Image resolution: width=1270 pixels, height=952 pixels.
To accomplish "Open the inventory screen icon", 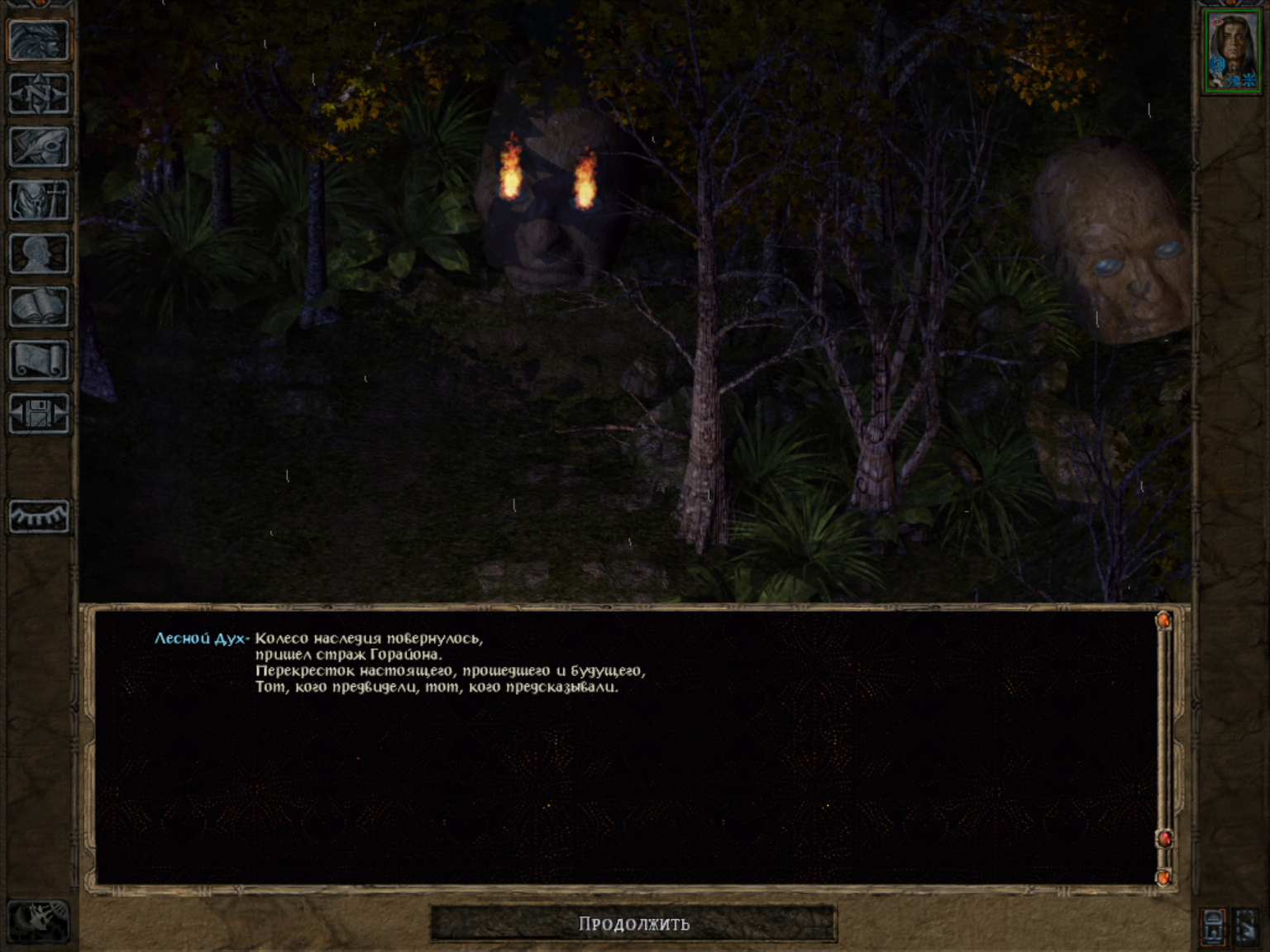I will tap(38, 200).
